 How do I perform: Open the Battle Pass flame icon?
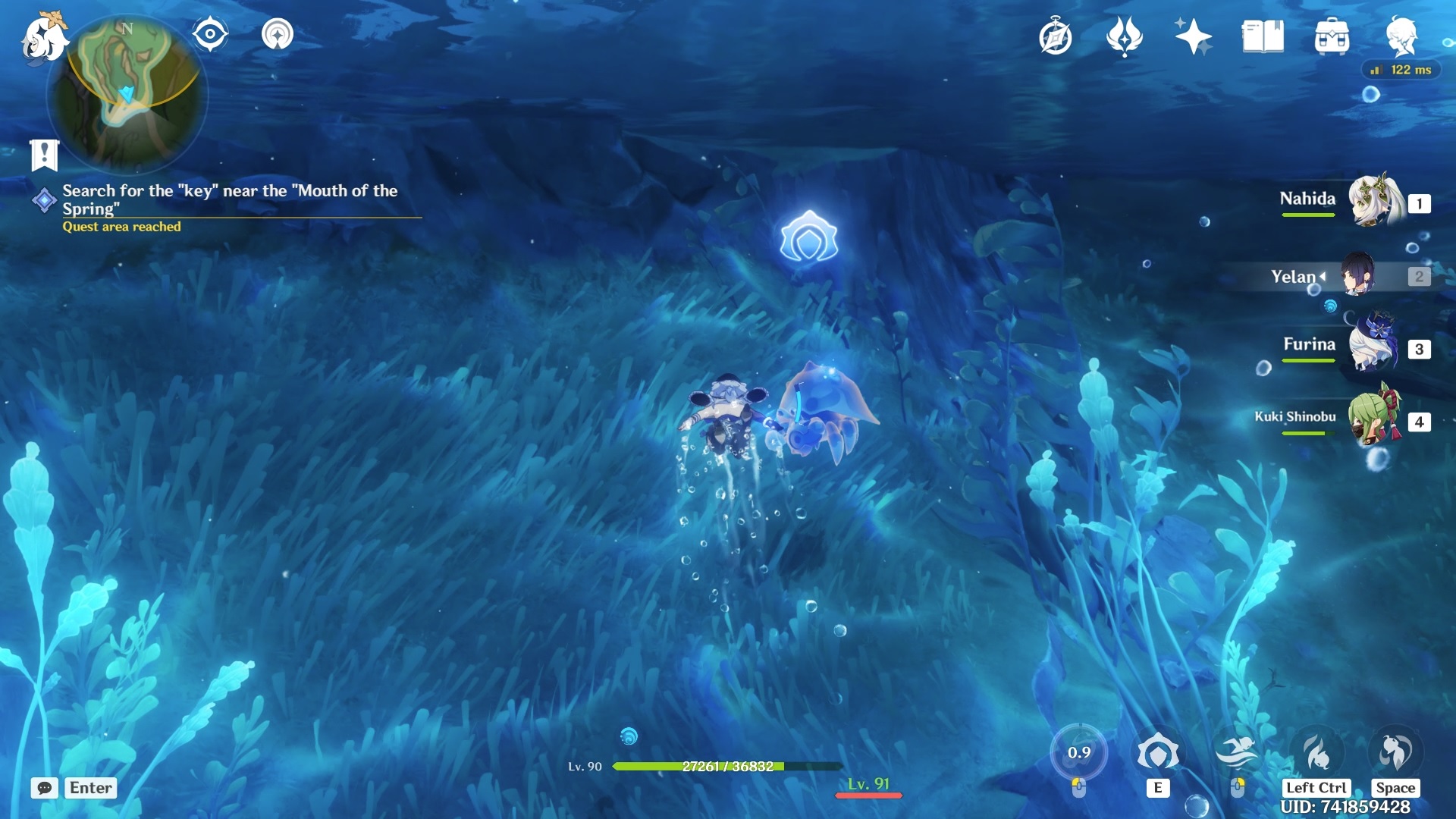1124,36
